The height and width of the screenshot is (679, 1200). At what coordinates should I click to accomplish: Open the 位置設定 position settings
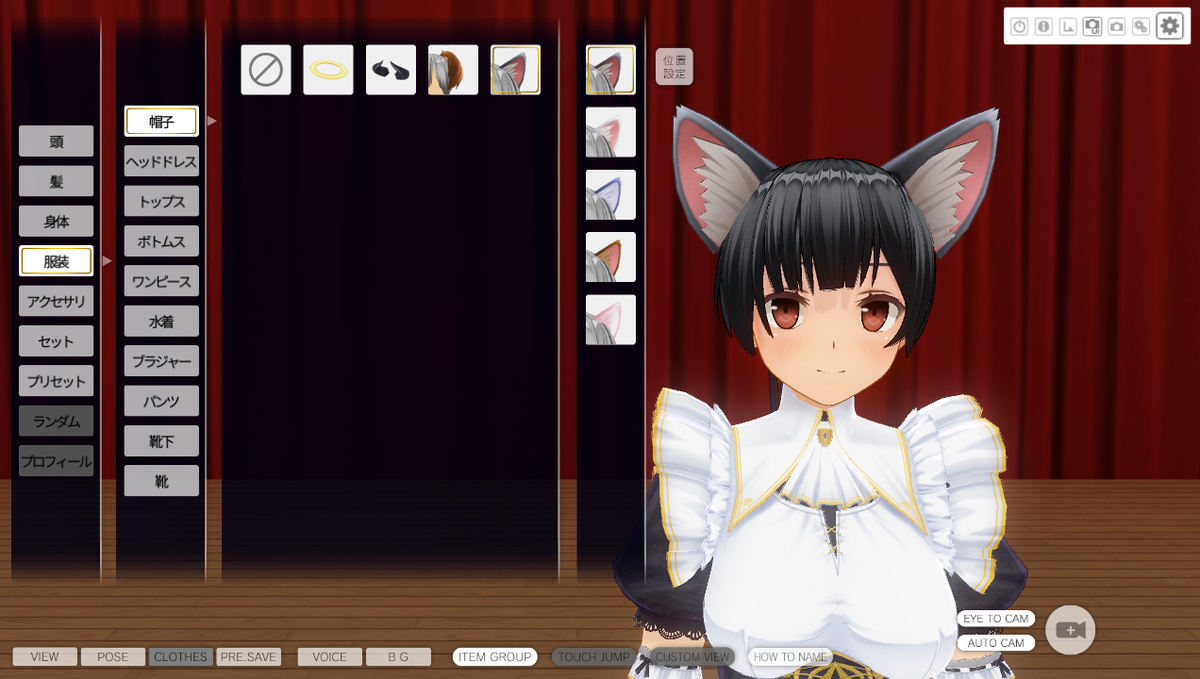674,67
